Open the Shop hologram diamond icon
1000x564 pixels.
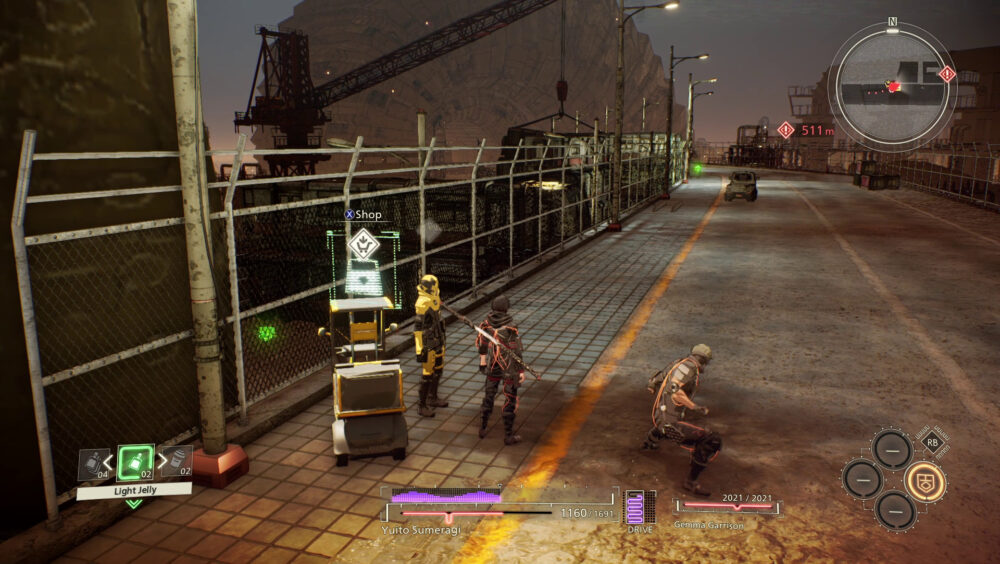pos(363,243)
